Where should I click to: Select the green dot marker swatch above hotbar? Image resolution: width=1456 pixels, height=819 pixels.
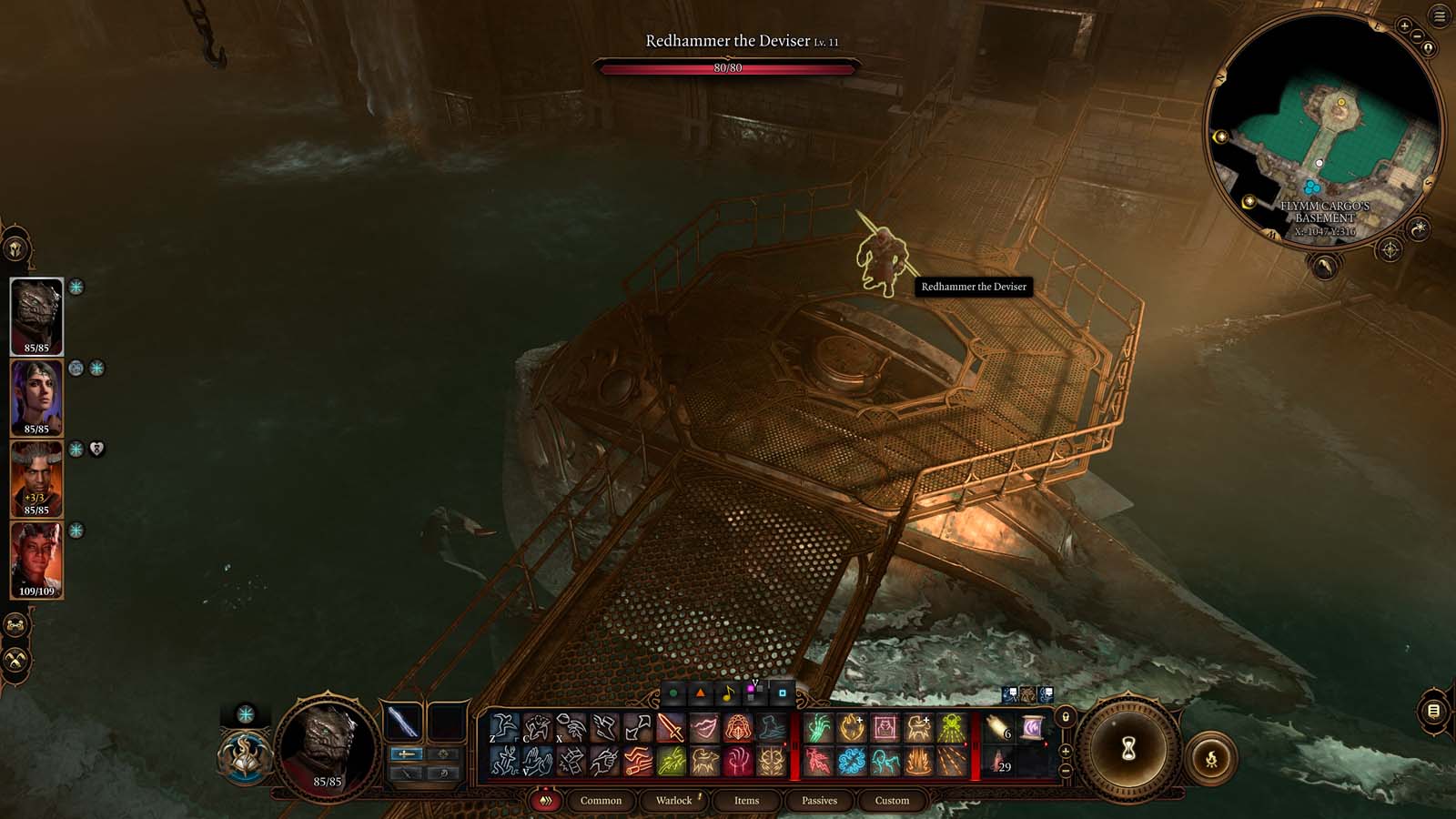point(673,693)
